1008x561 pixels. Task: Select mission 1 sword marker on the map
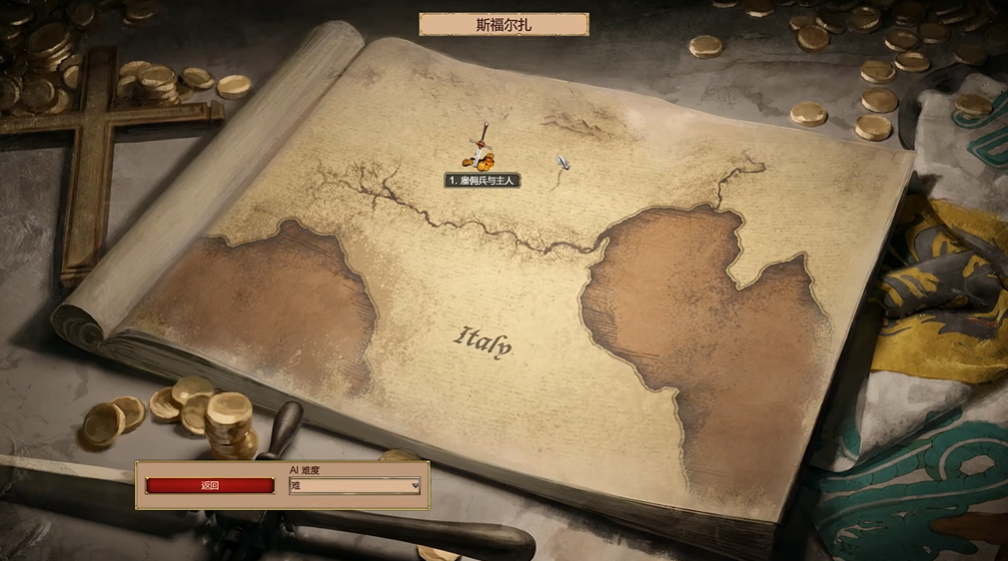coord(481,150)
